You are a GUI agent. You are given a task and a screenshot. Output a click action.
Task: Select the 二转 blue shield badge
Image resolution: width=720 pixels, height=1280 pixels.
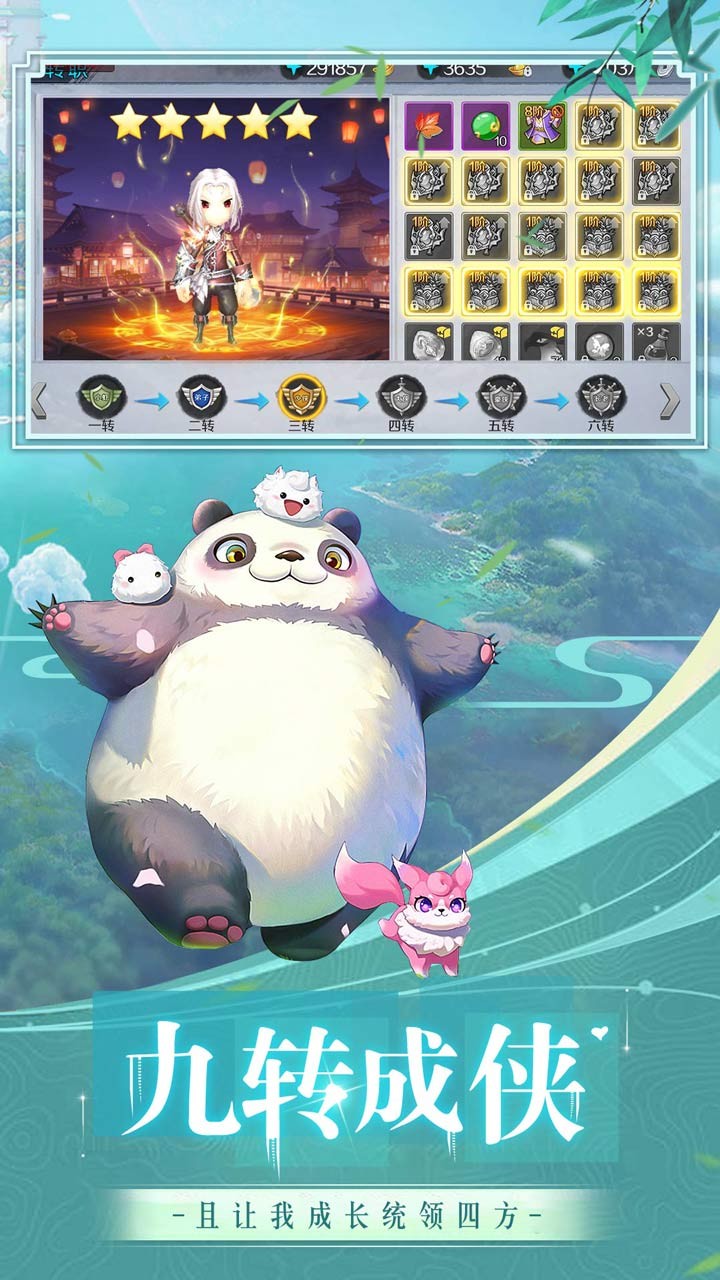[x=201, y=398]
